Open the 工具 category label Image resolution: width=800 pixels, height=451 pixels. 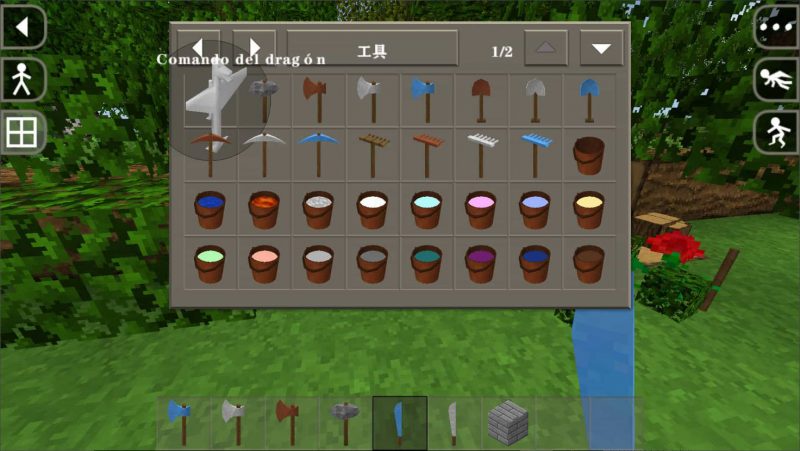click(372, 48)
